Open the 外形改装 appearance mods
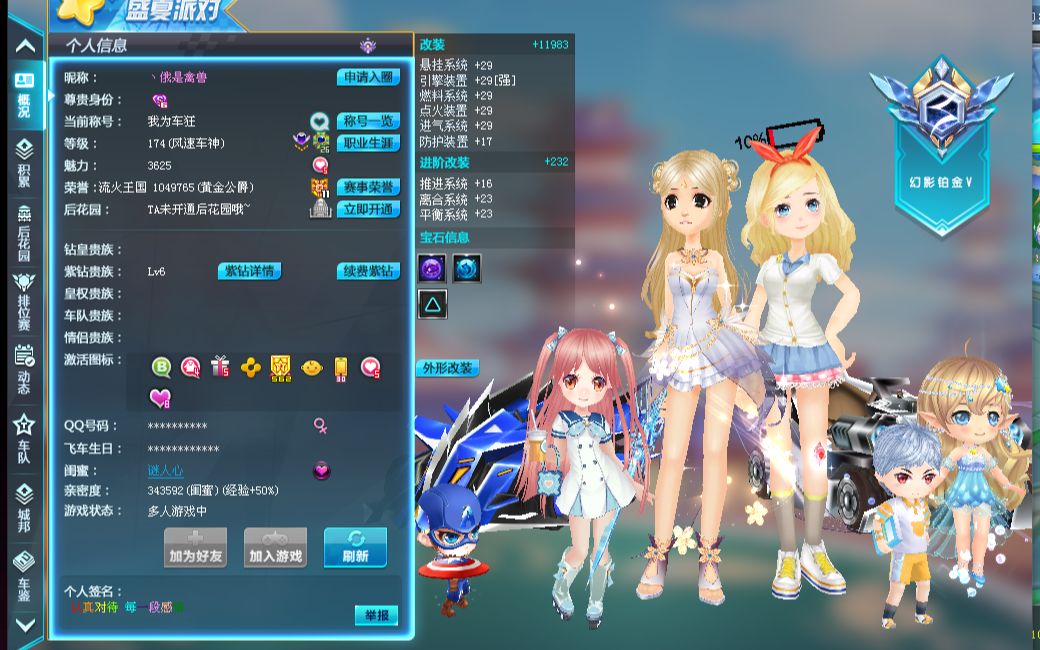This screenshot has height=650, width=1040. pos(447,368)
